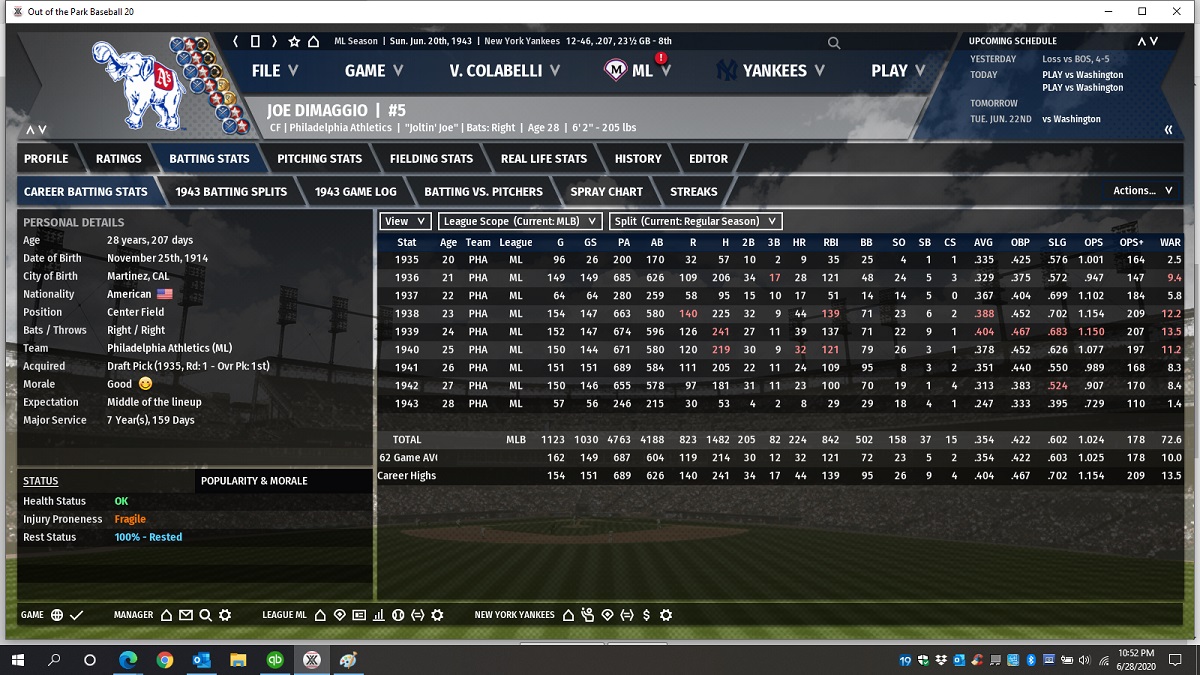Show the PITCHING STATS tab
The image size is (1200, 675).
[319, 159]
